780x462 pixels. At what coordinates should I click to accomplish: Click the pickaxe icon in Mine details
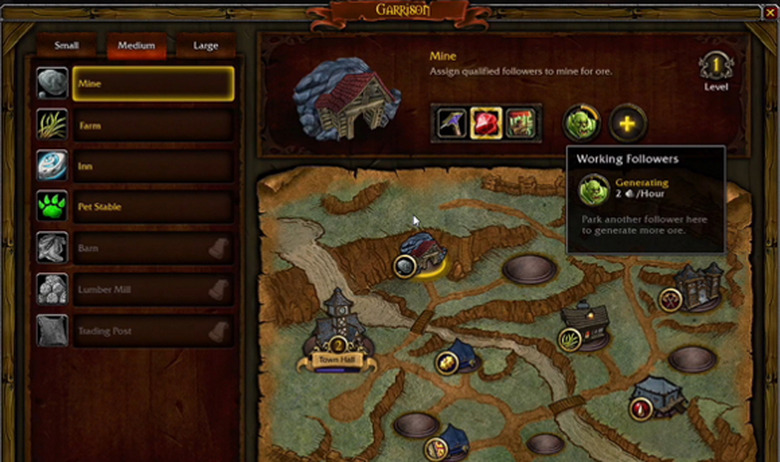[452, 123]
